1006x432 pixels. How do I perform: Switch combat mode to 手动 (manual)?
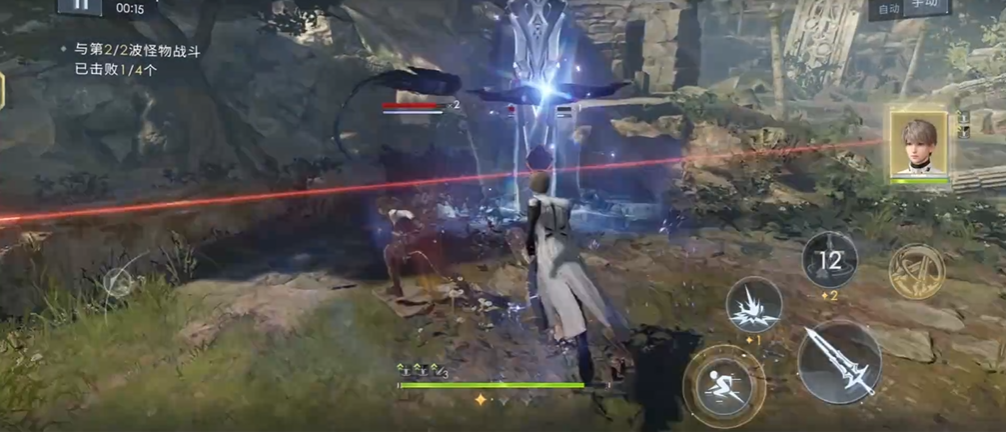(926, 6)
